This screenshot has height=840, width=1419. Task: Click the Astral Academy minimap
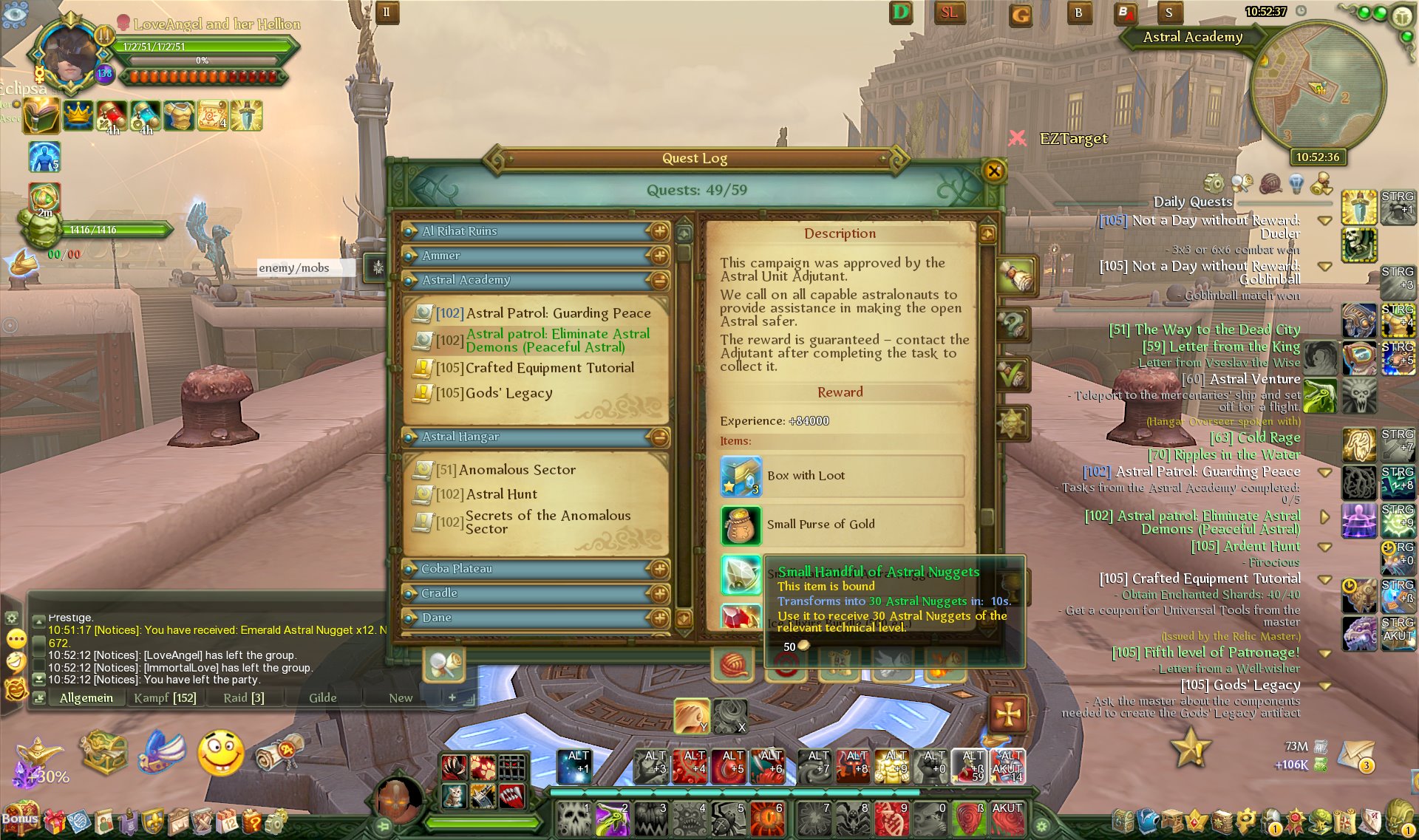point(1318,89)
